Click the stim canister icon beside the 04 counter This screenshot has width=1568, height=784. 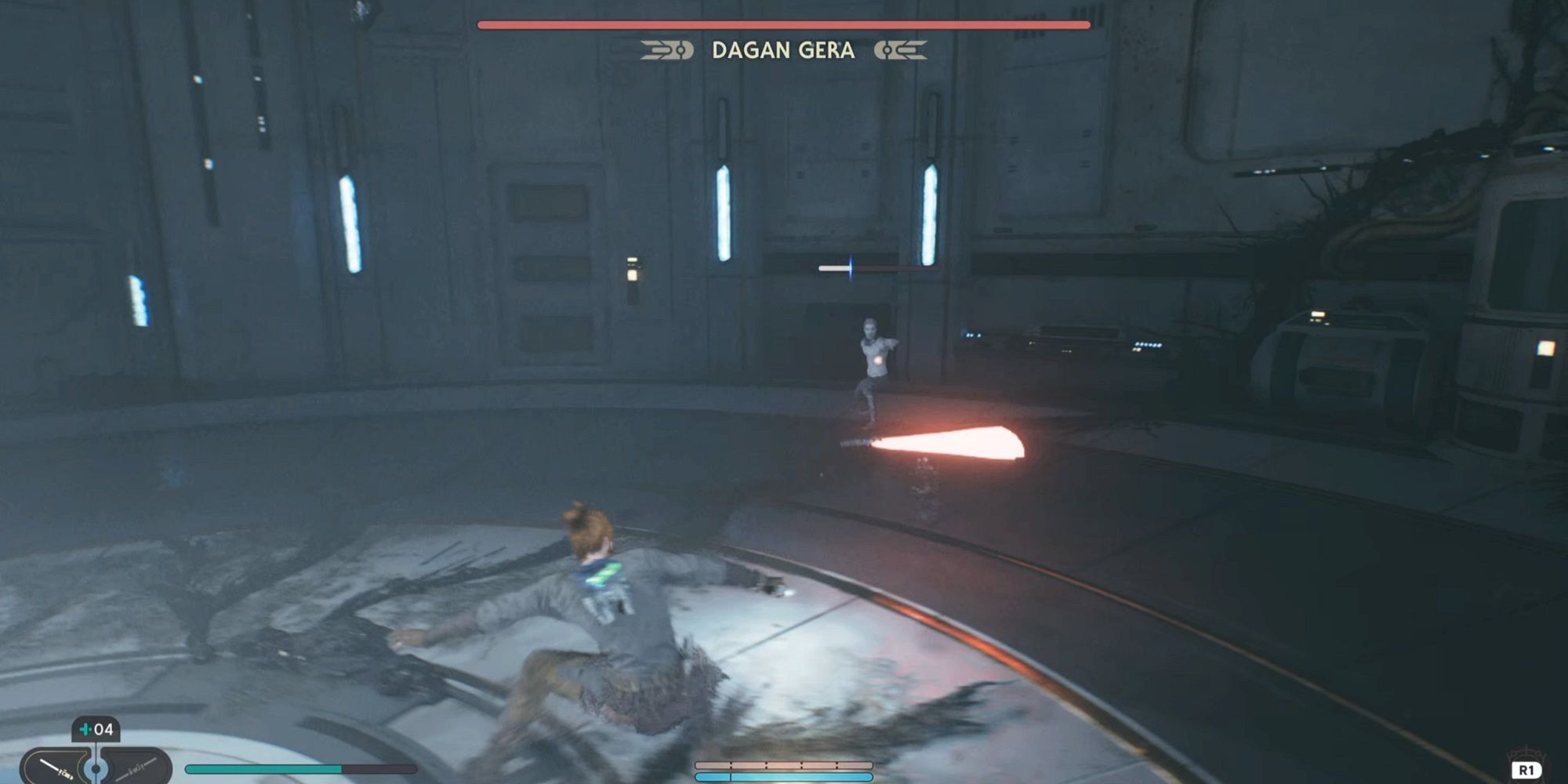coord(85,729)
